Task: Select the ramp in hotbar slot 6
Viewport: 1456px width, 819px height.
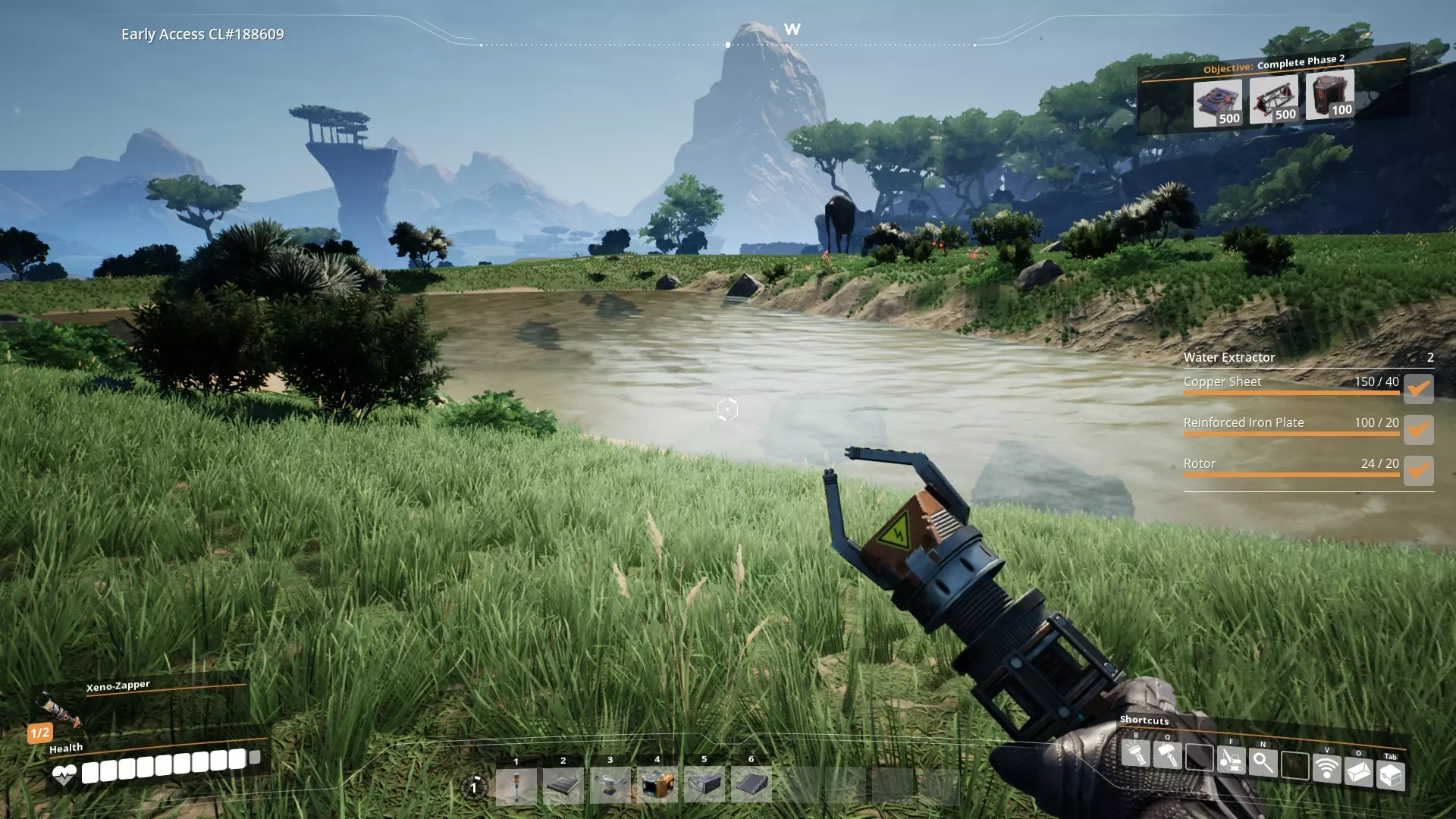Action: click(x=751, y=783)
